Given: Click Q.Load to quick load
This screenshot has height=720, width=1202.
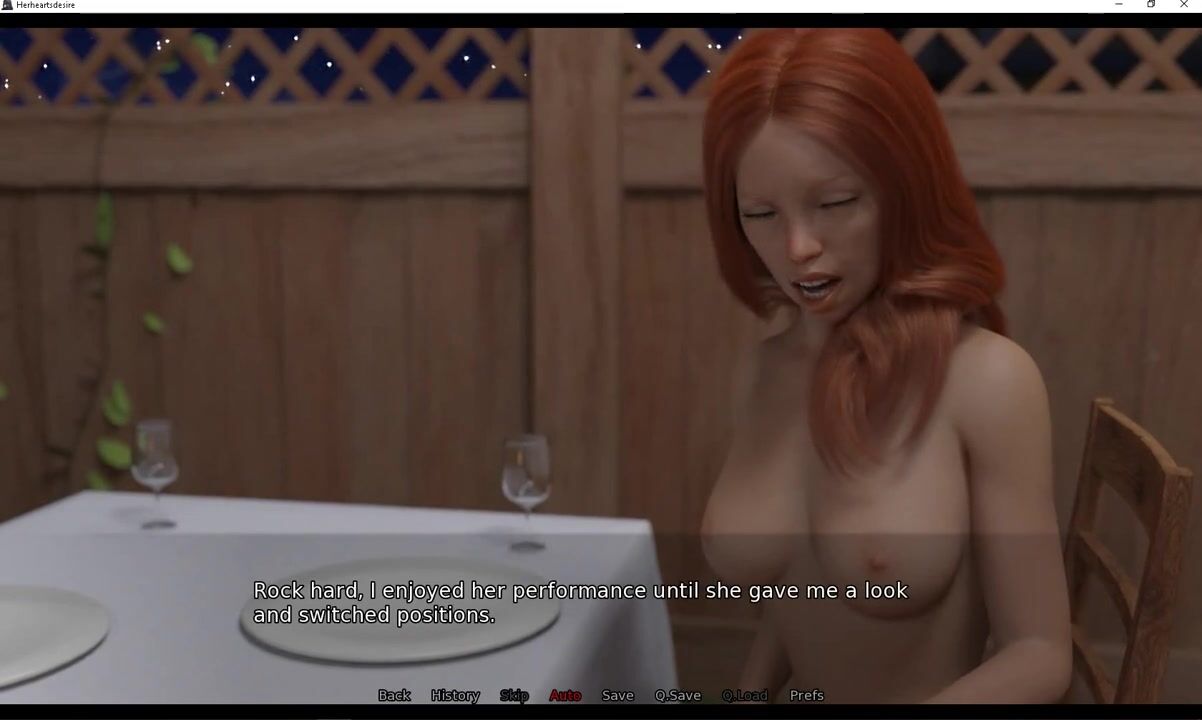Looking at the screenshot, I should pyautogui.click(x=745, y=695).
